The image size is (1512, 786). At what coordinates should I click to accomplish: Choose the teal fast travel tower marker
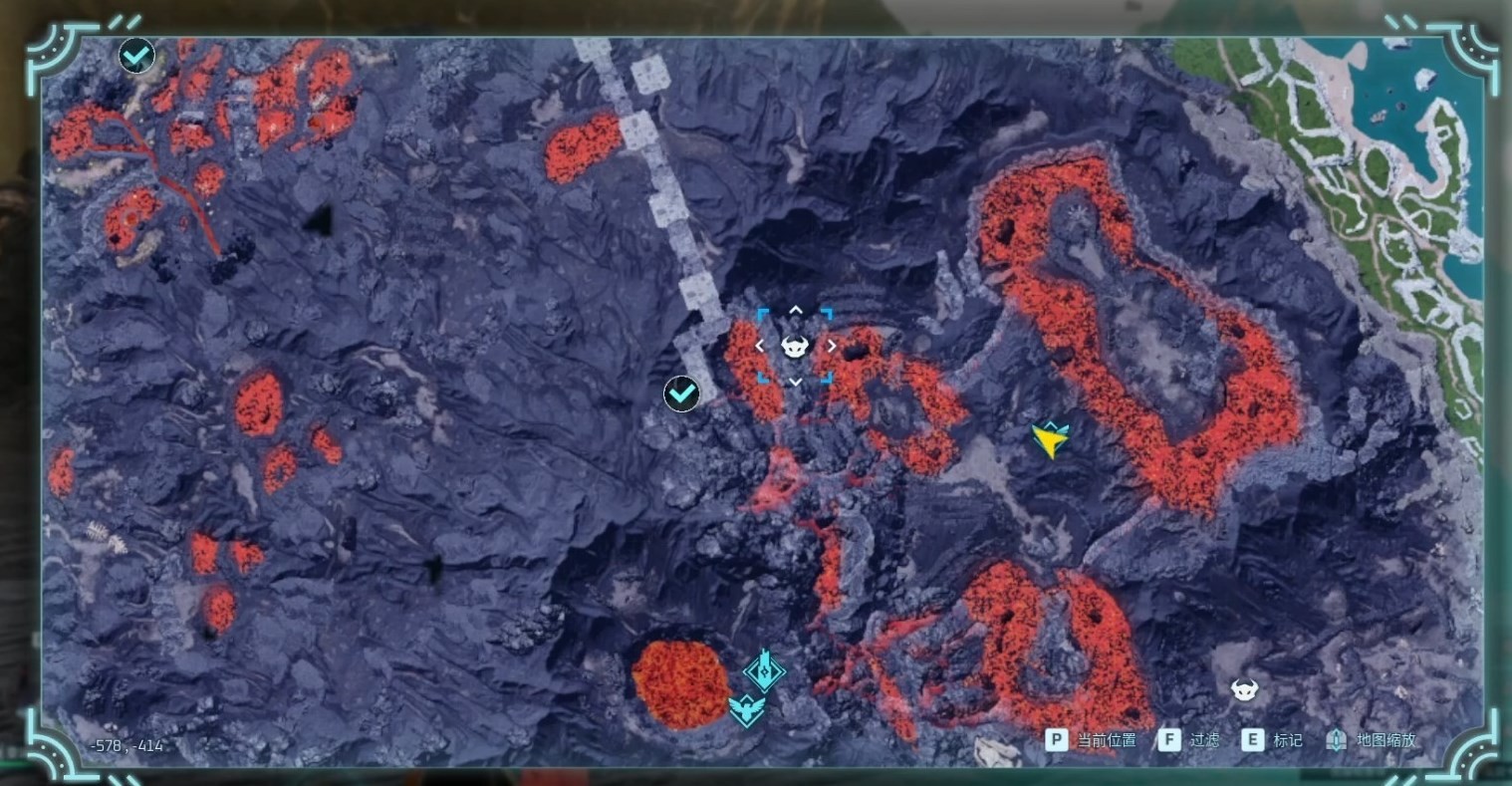(764, 670)
